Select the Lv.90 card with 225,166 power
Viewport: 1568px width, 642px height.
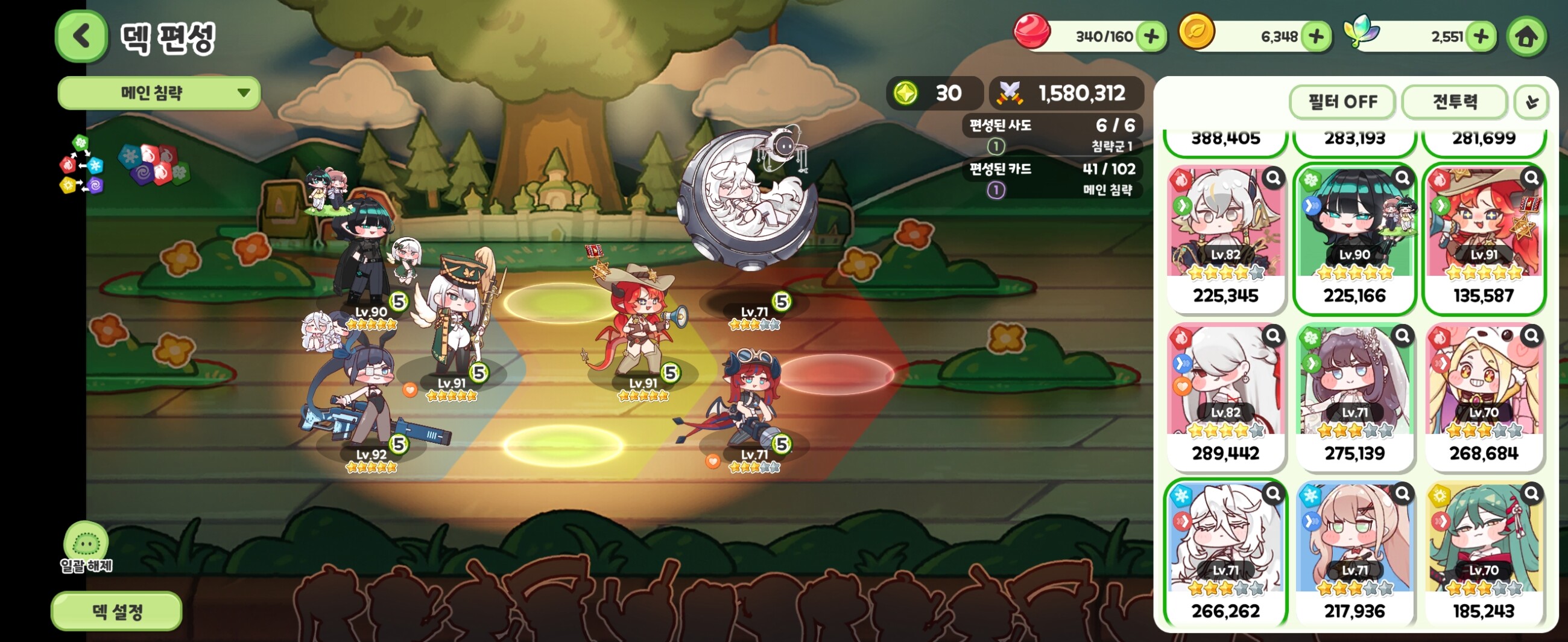1355,239
